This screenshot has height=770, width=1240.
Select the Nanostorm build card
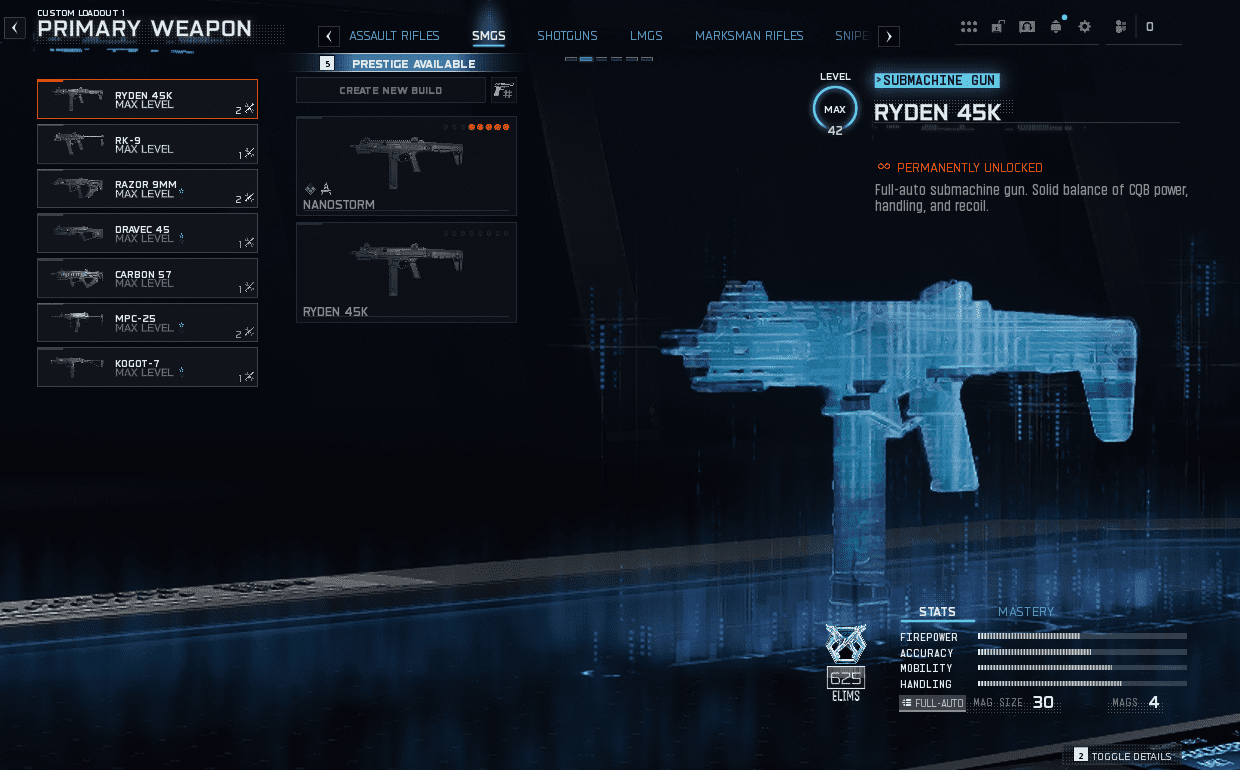point(406,166)
